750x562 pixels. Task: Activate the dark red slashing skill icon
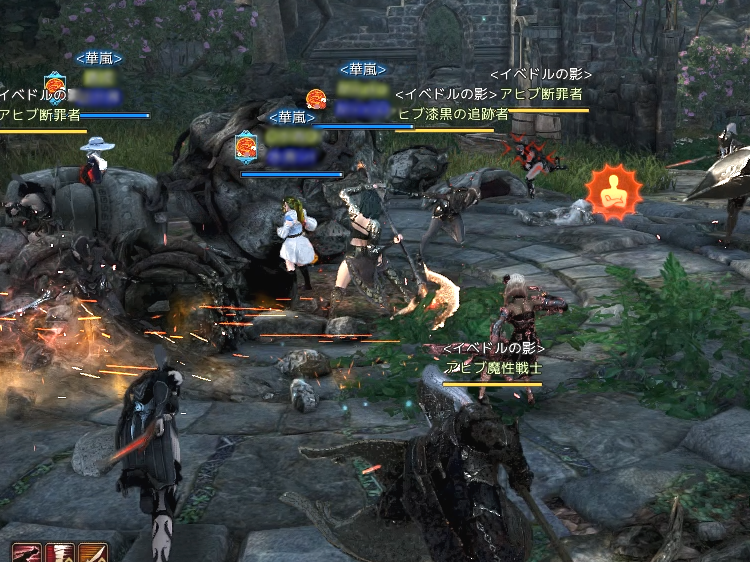(x=27, y=553)
